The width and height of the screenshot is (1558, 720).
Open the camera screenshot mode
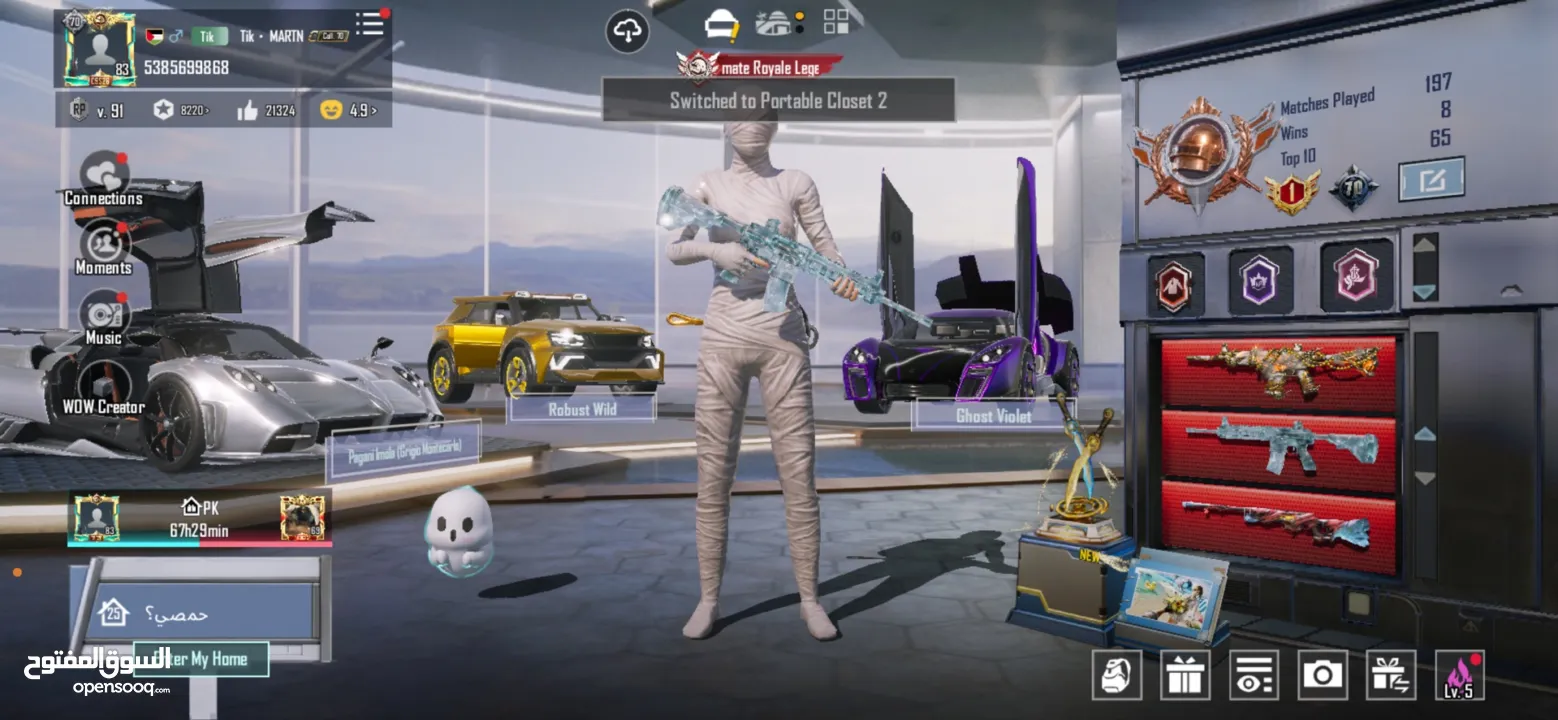click(x=1322, y=675)
